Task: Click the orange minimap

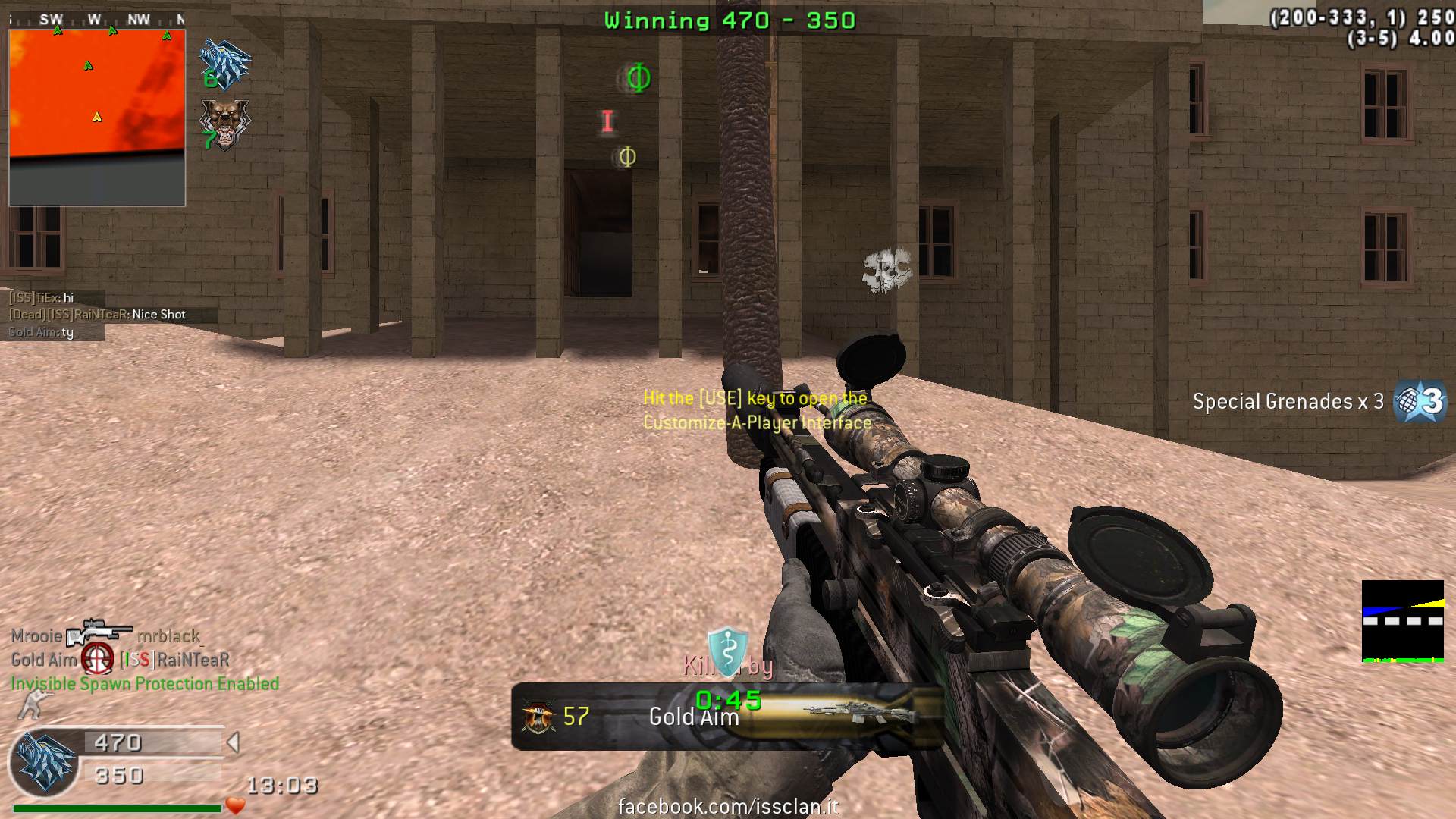Action: 97,118
